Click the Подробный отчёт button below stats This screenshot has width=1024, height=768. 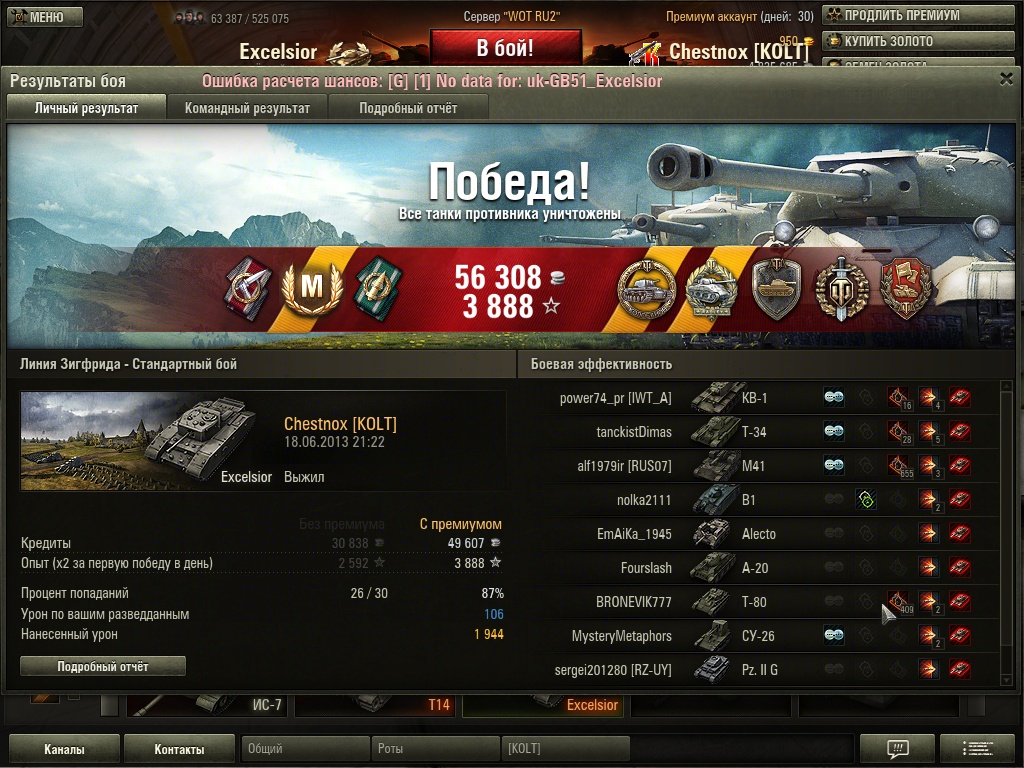pyautogui.click(x=103, y=666)
